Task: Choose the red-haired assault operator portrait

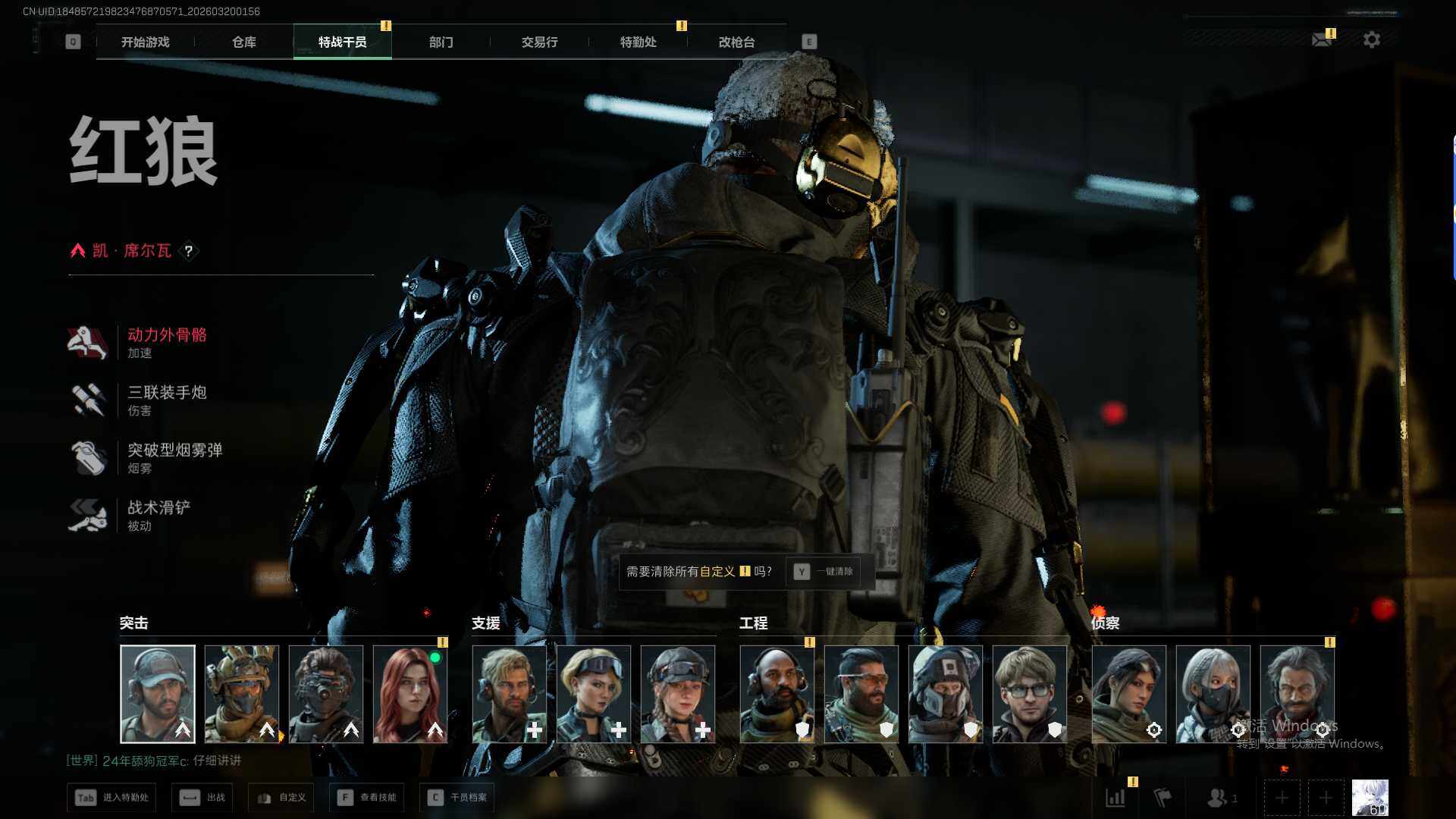Action: pos(410,694)
